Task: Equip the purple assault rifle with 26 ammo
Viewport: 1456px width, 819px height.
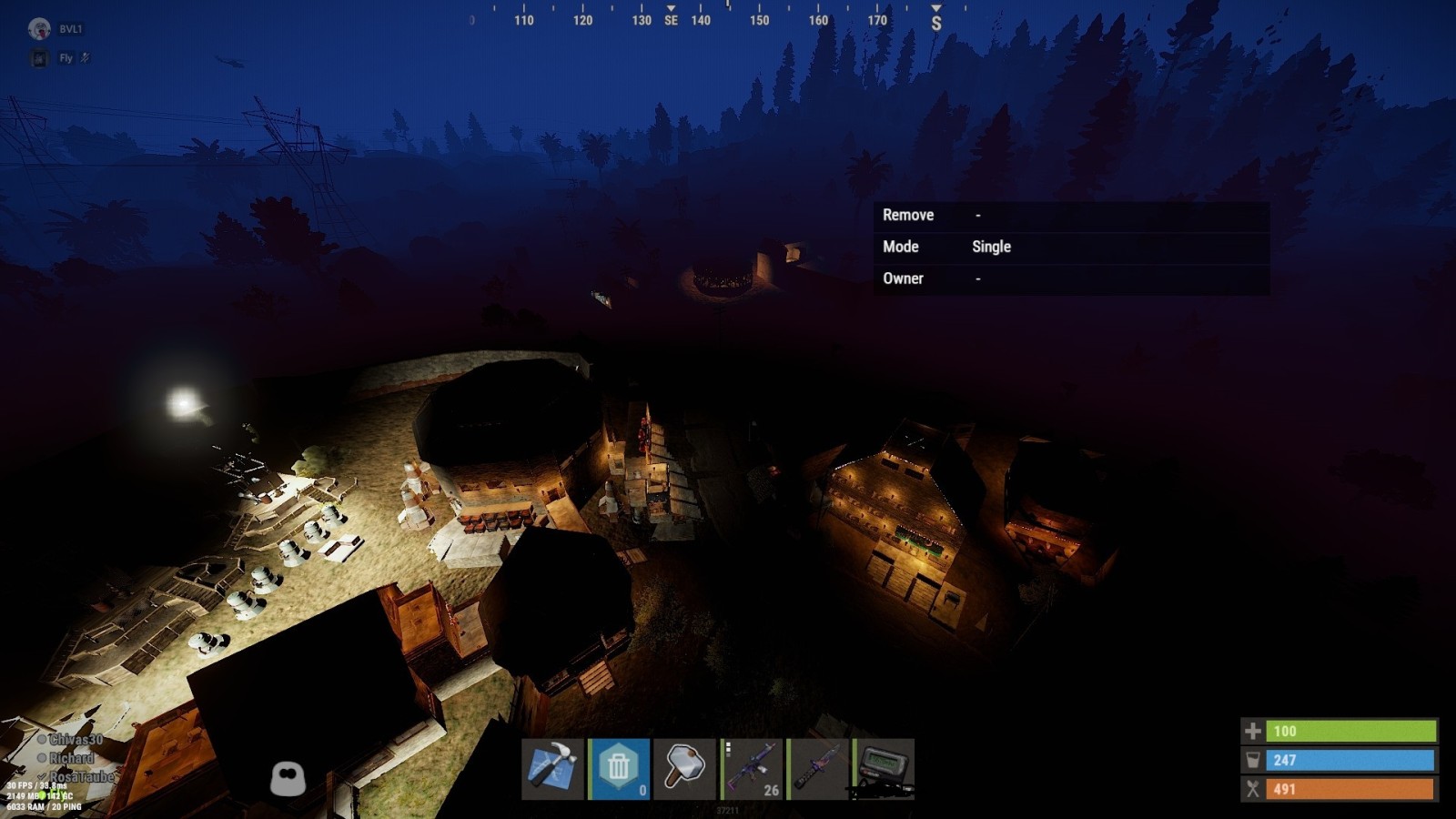Action: 751,769
